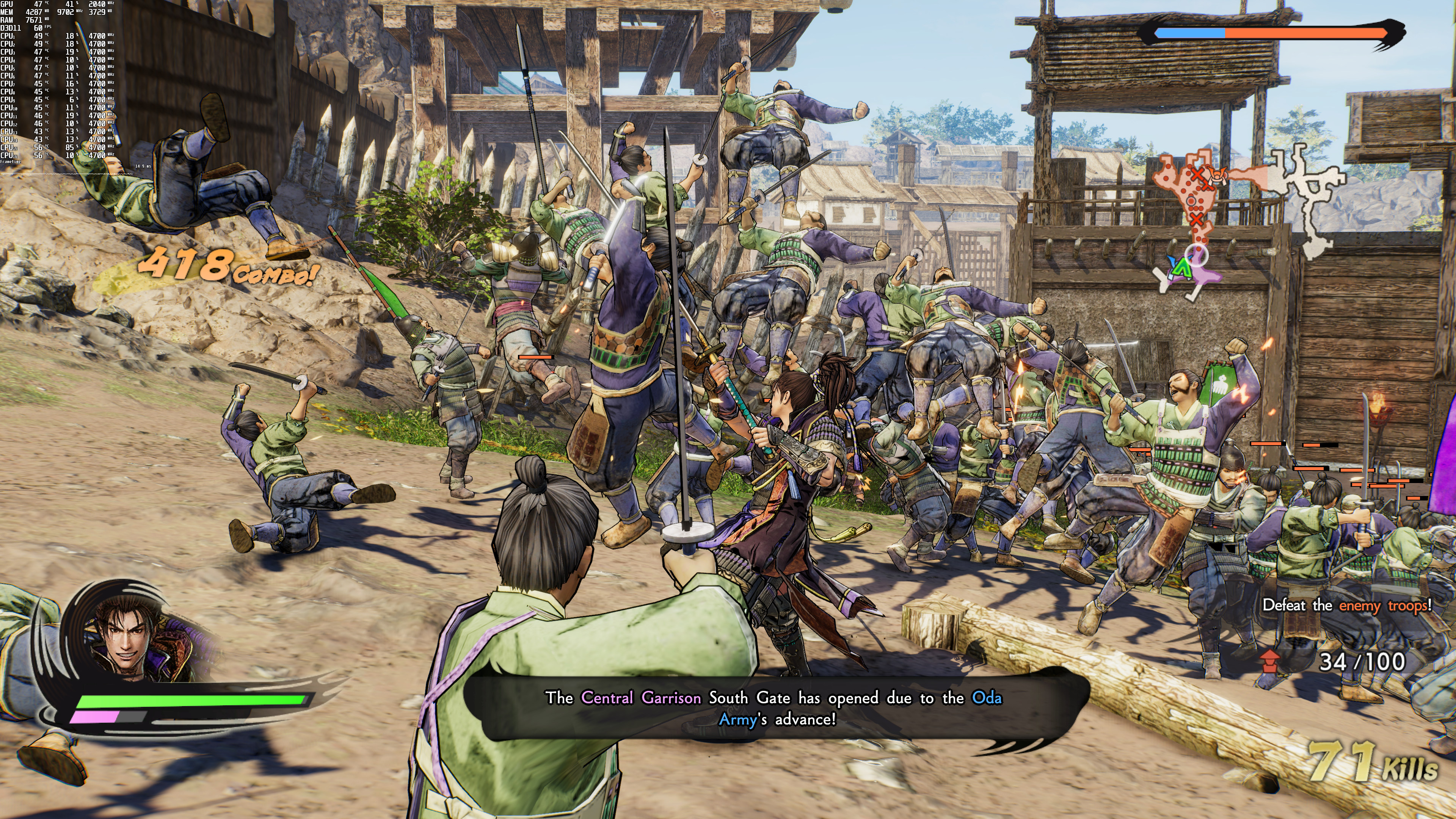Click the battlefield minimap
Image resolution: width=1456 pixels, height=819 pixels.
[1244, 220]
